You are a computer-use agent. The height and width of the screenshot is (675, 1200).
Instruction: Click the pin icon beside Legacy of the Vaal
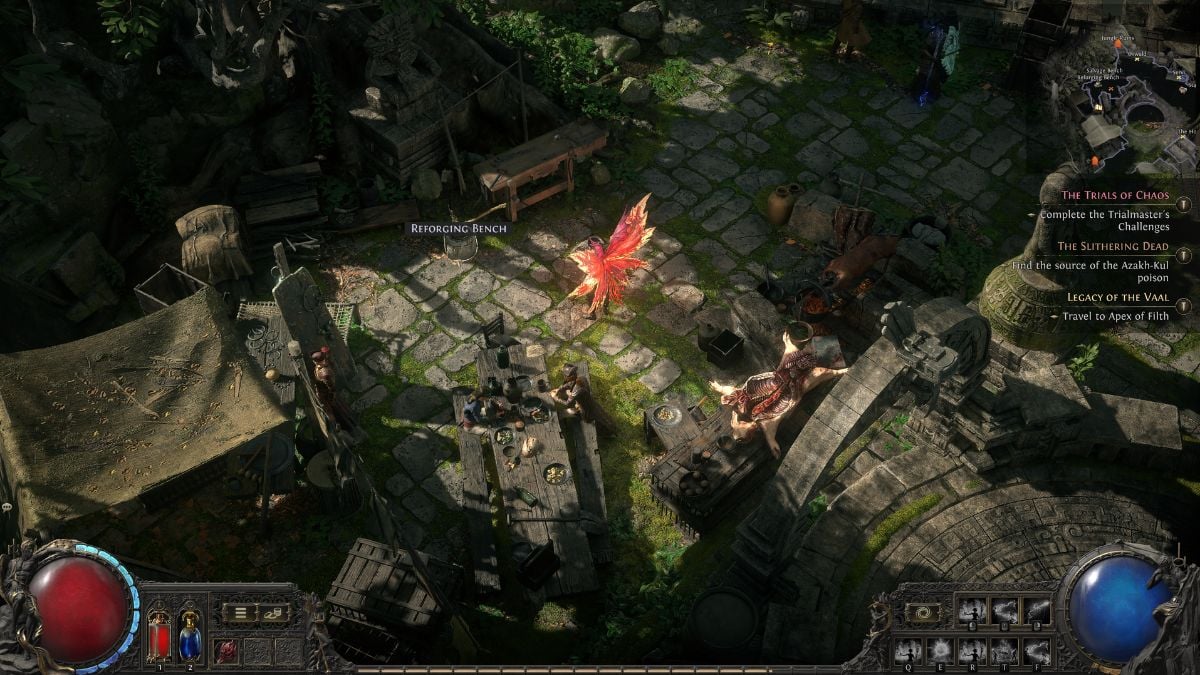point(1182,306)
